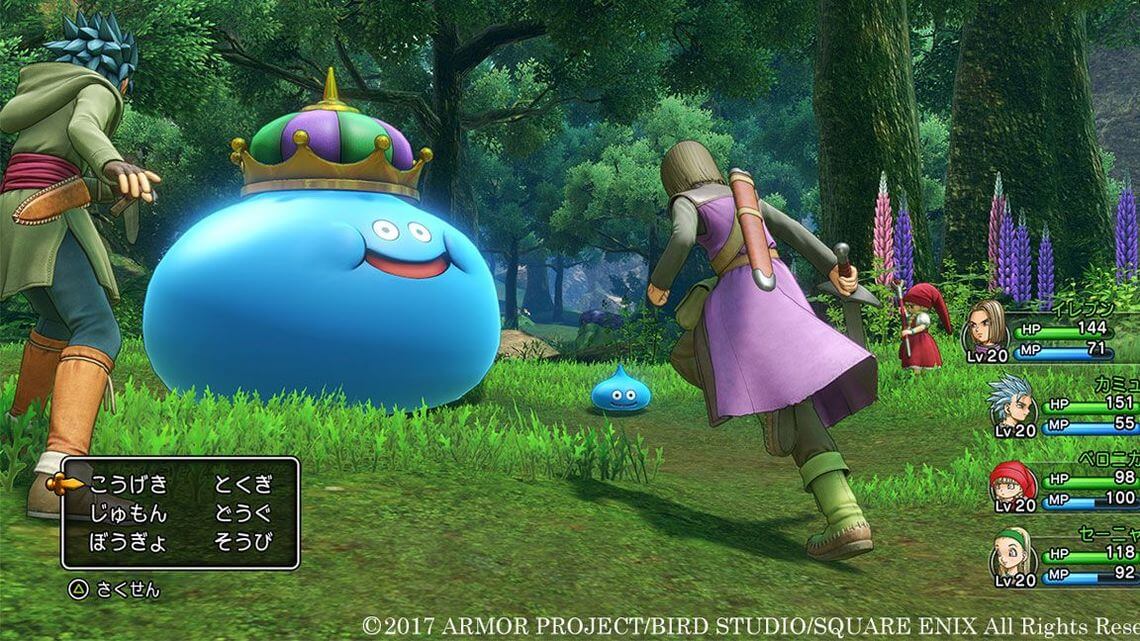Choose the とくぎ skills command
The height and width of the screenshot is (641, 1140).
pyautogui.click(x=243, y=485)
